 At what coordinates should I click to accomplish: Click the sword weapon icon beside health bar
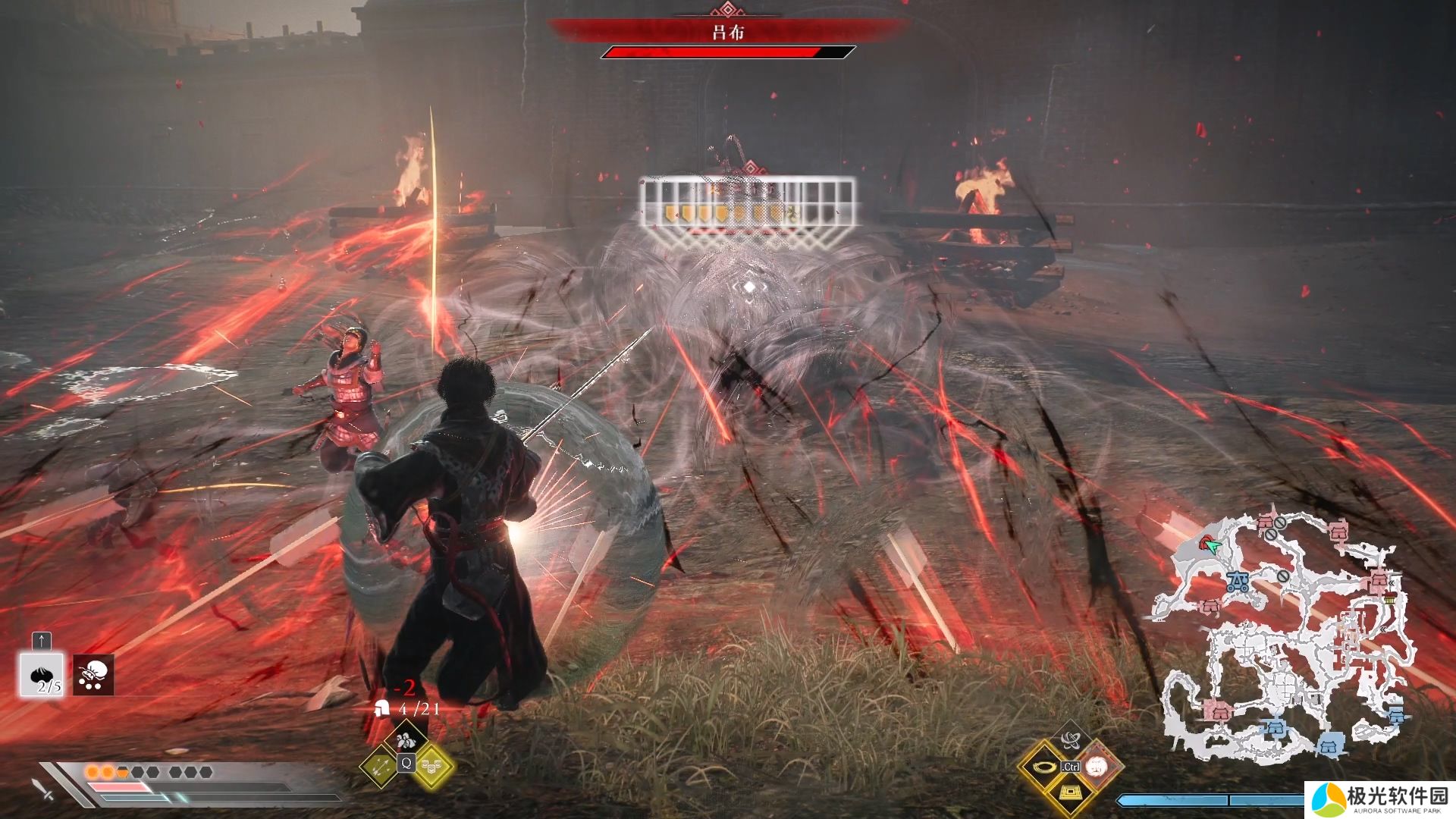pyautogui.click(x=43, y=789)
